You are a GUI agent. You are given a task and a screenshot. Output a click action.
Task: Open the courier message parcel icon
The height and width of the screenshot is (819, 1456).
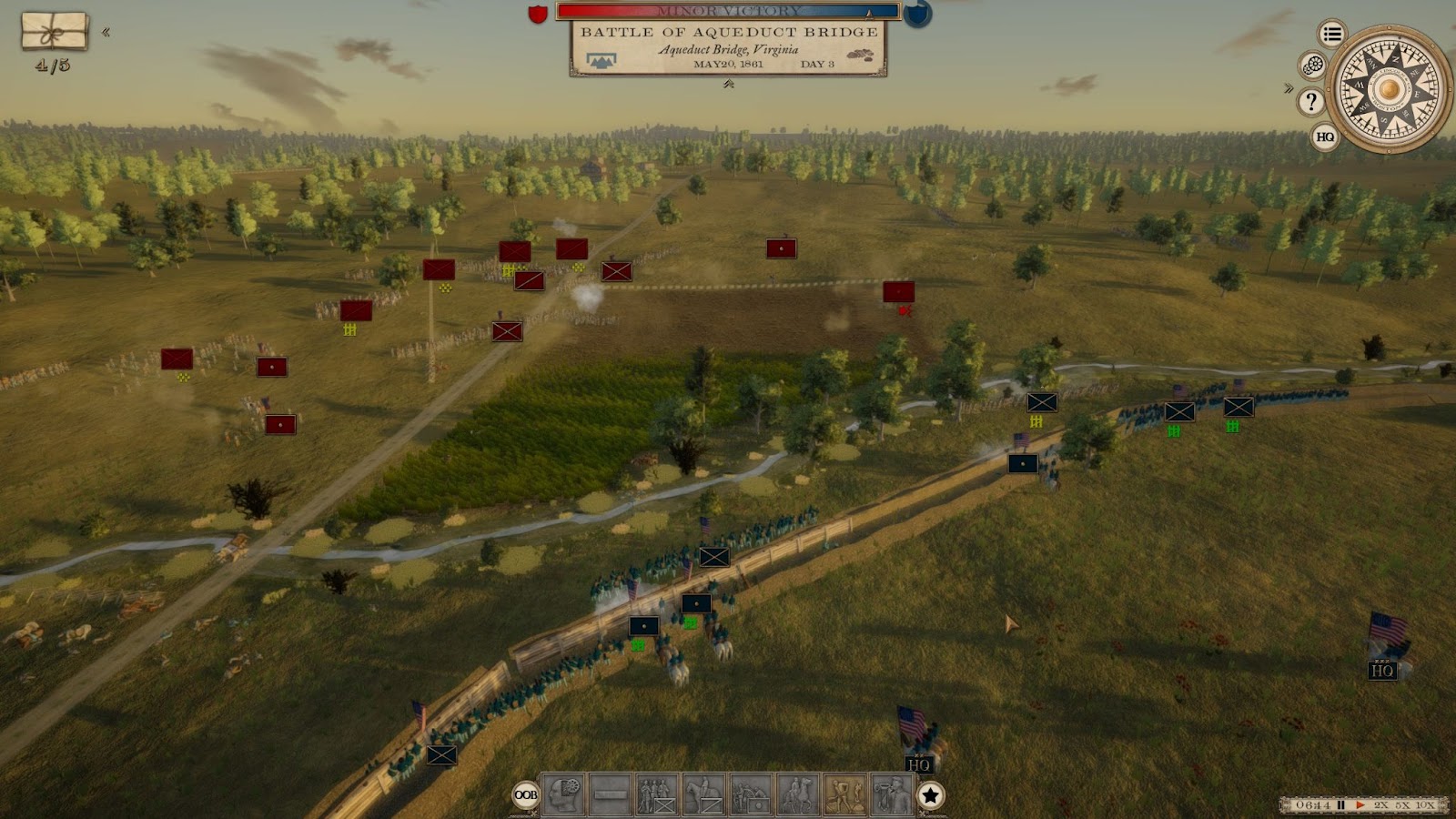click(x=54, y=32)
